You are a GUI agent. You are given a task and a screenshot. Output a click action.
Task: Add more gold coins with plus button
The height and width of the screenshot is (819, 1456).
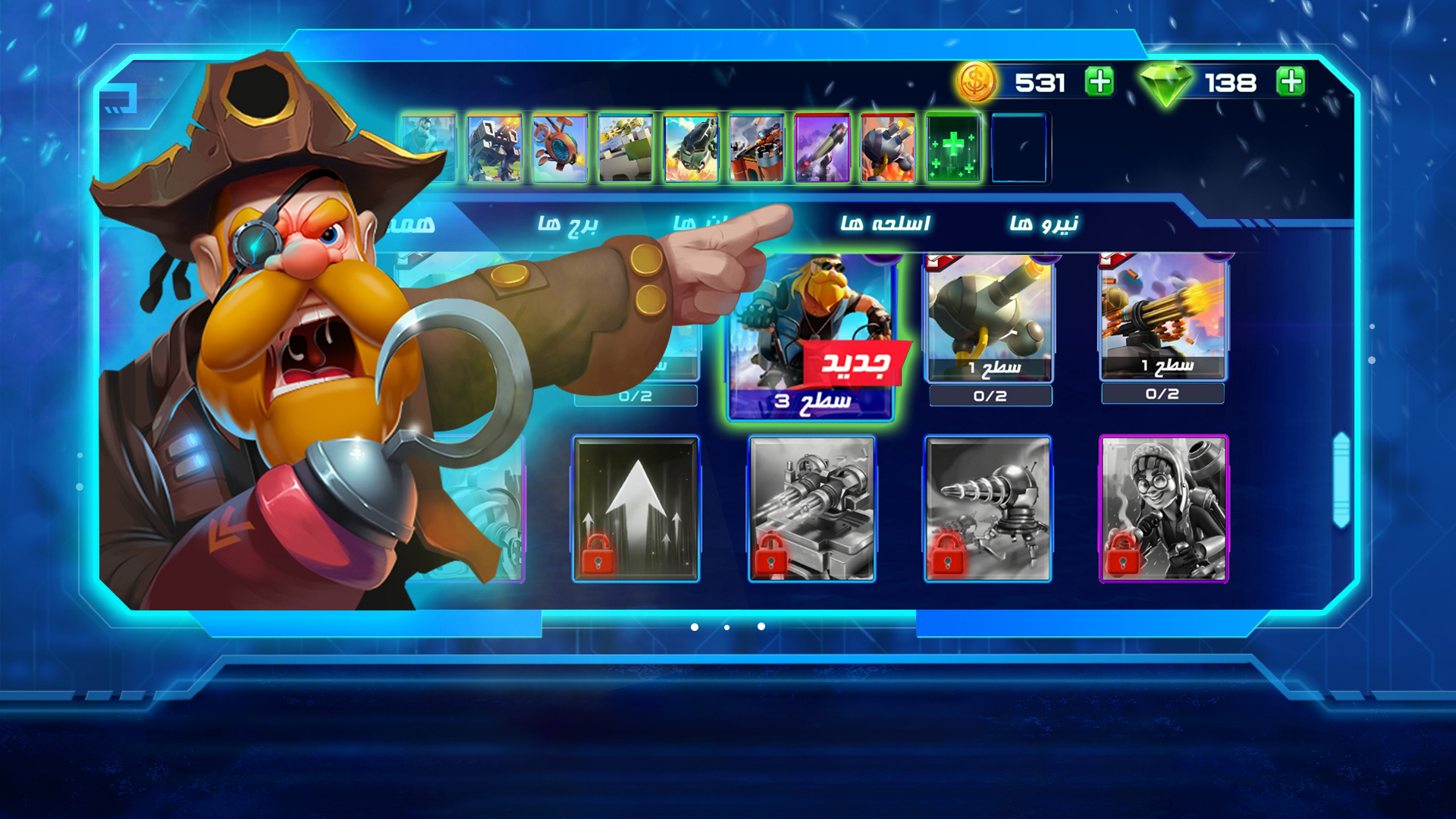(x=1099, y=82)
